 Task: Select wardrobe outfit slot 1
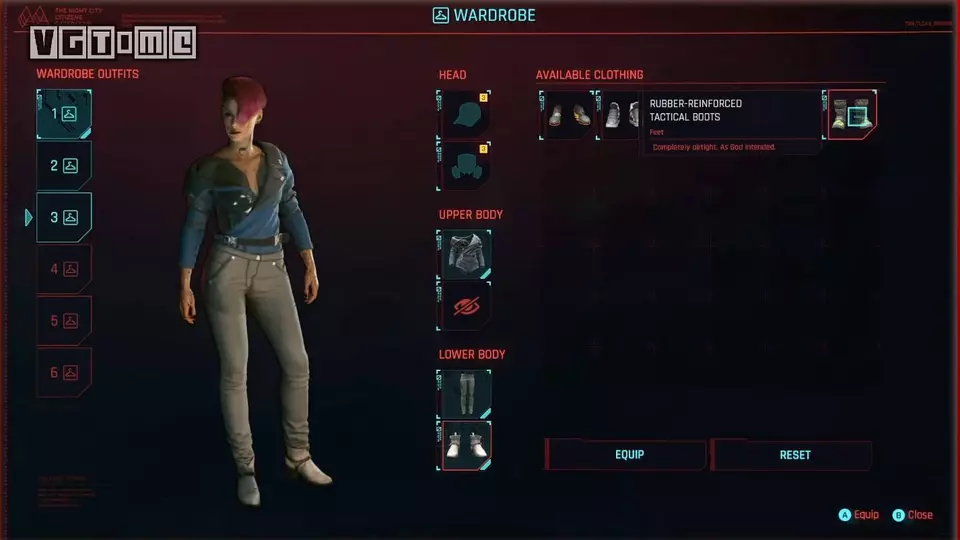[x=64, y=114]
